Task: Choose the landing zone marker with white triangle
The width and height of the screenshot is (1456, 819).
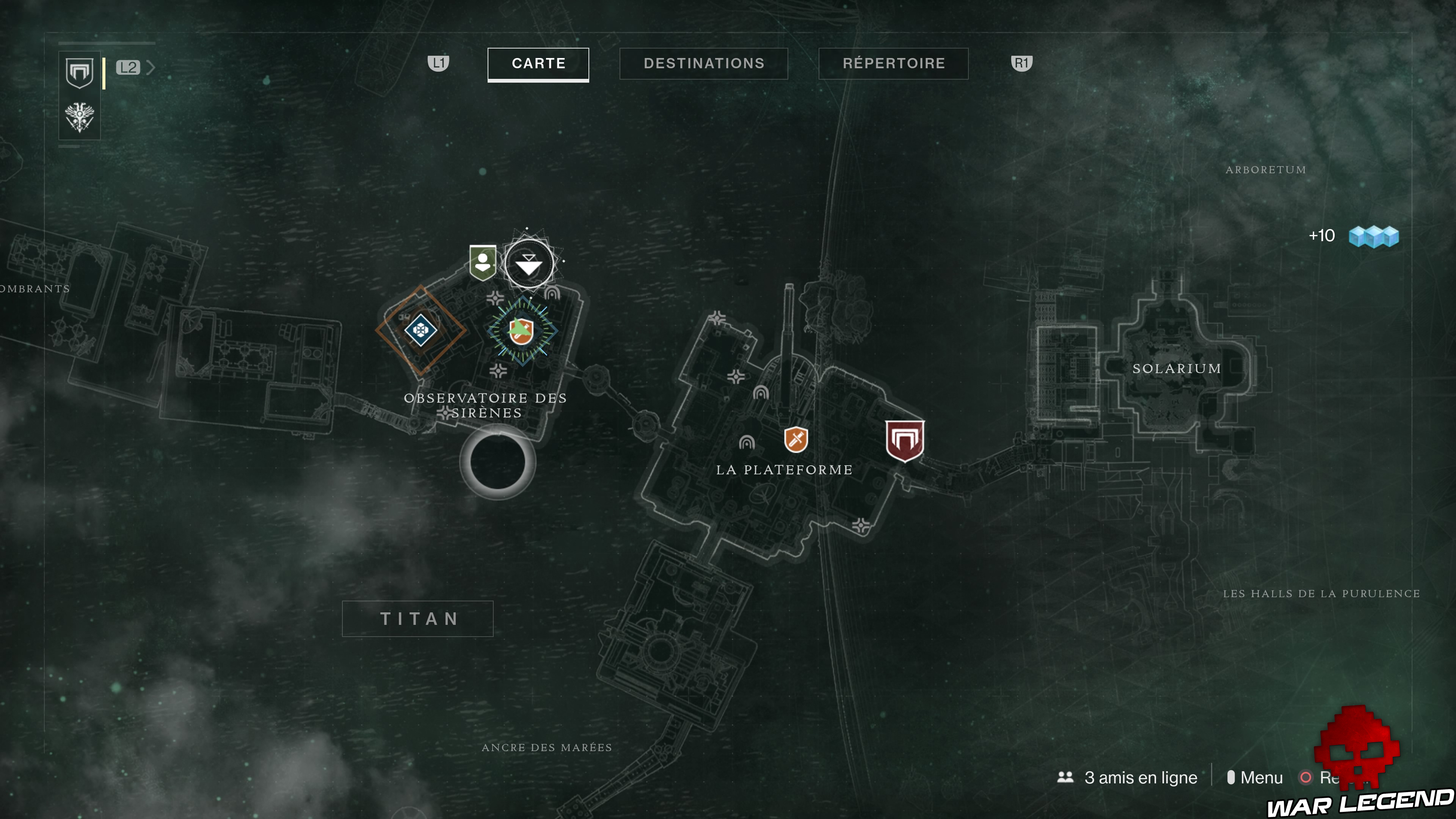Action: [x=529, y=265]
